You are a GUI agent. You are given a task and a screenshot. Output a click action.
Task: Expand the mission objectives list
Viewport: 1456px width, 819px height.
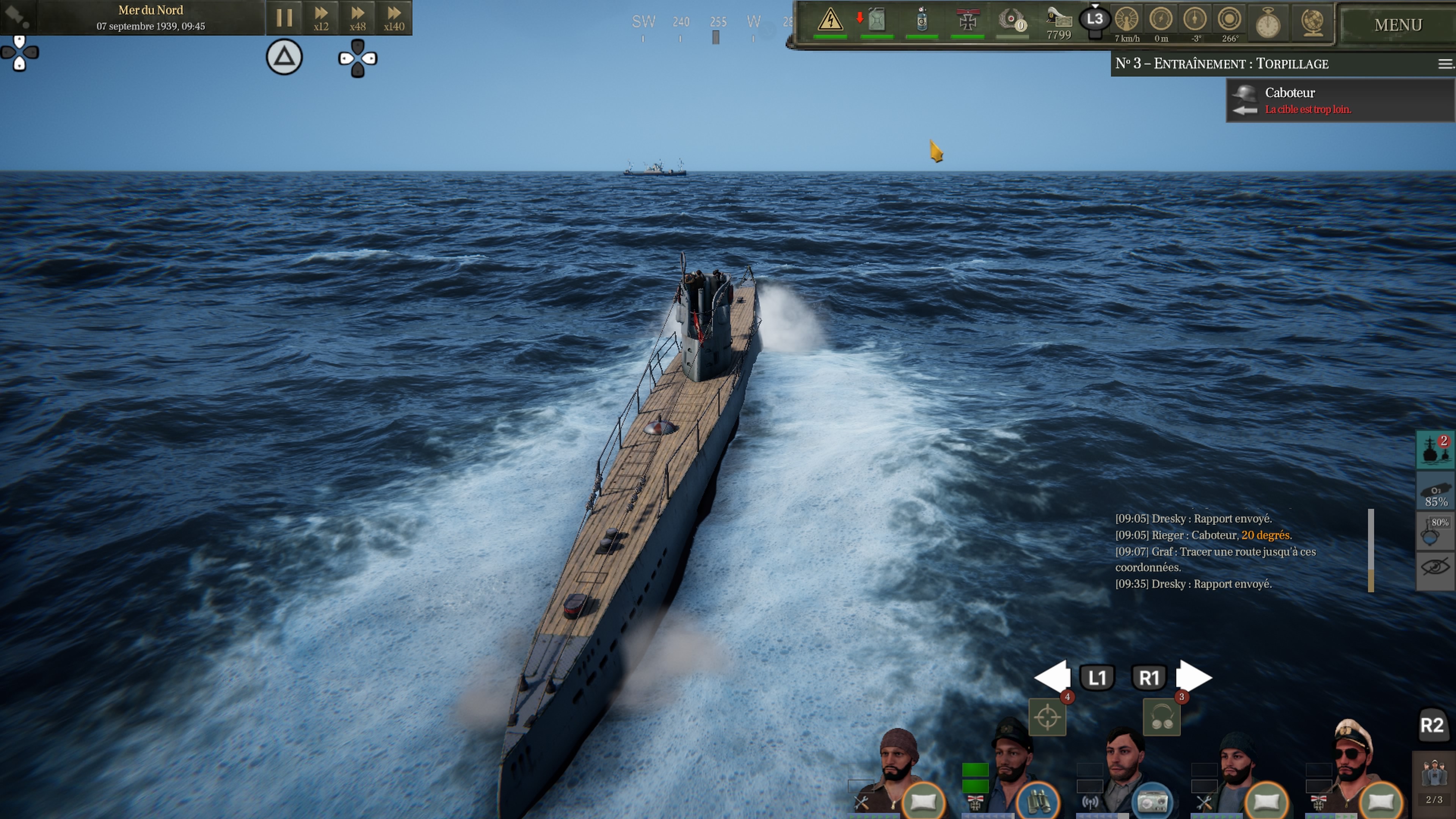pos(1445,64)
